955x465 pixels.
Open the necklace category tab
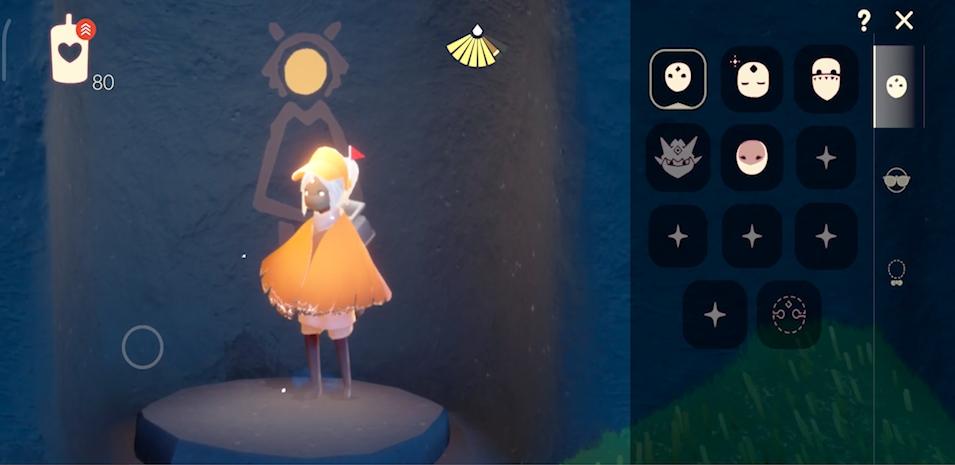click(x=897, y=272)
